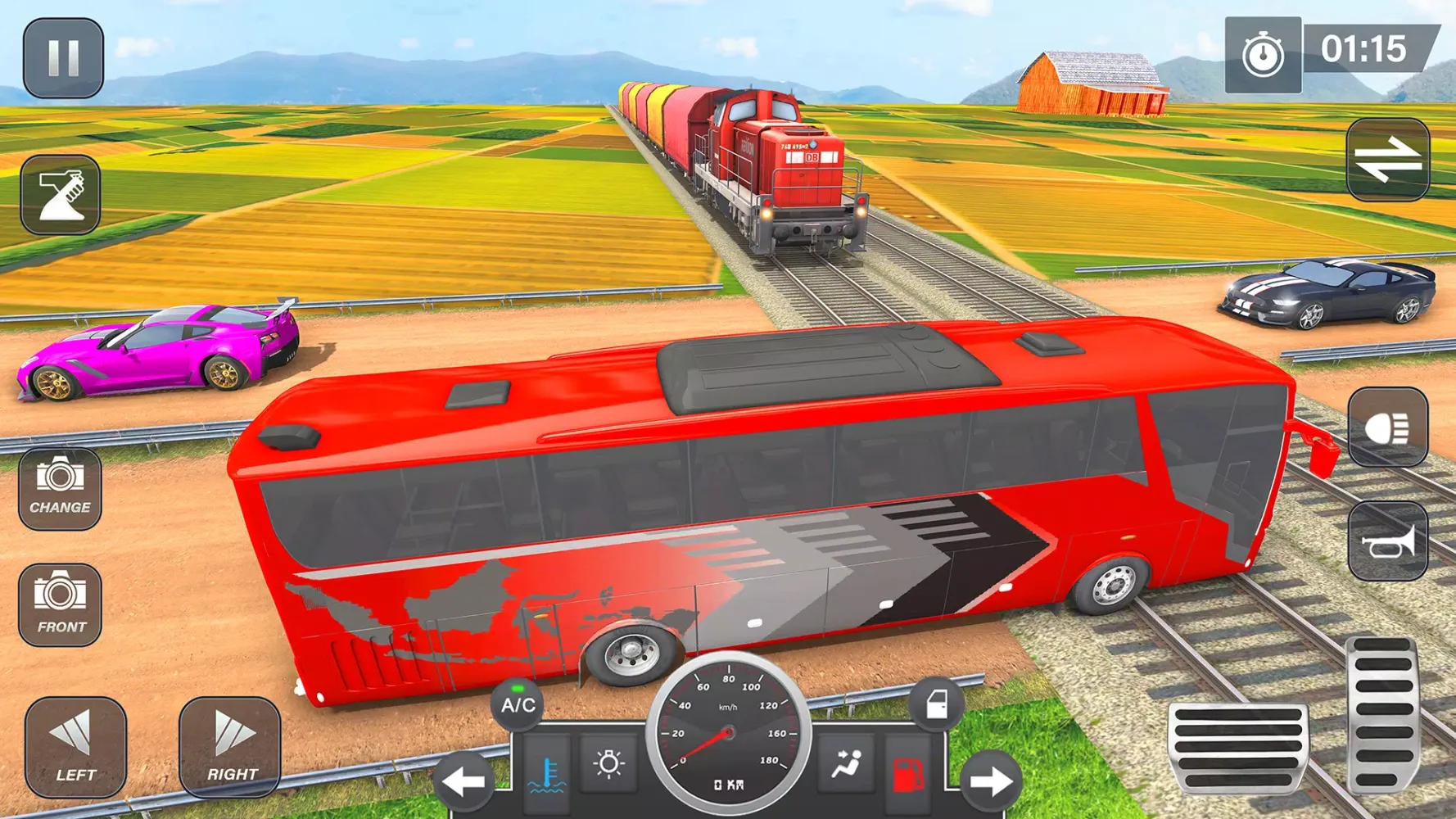
Task: Steer the bus LEFT
Action: (75, 747)
